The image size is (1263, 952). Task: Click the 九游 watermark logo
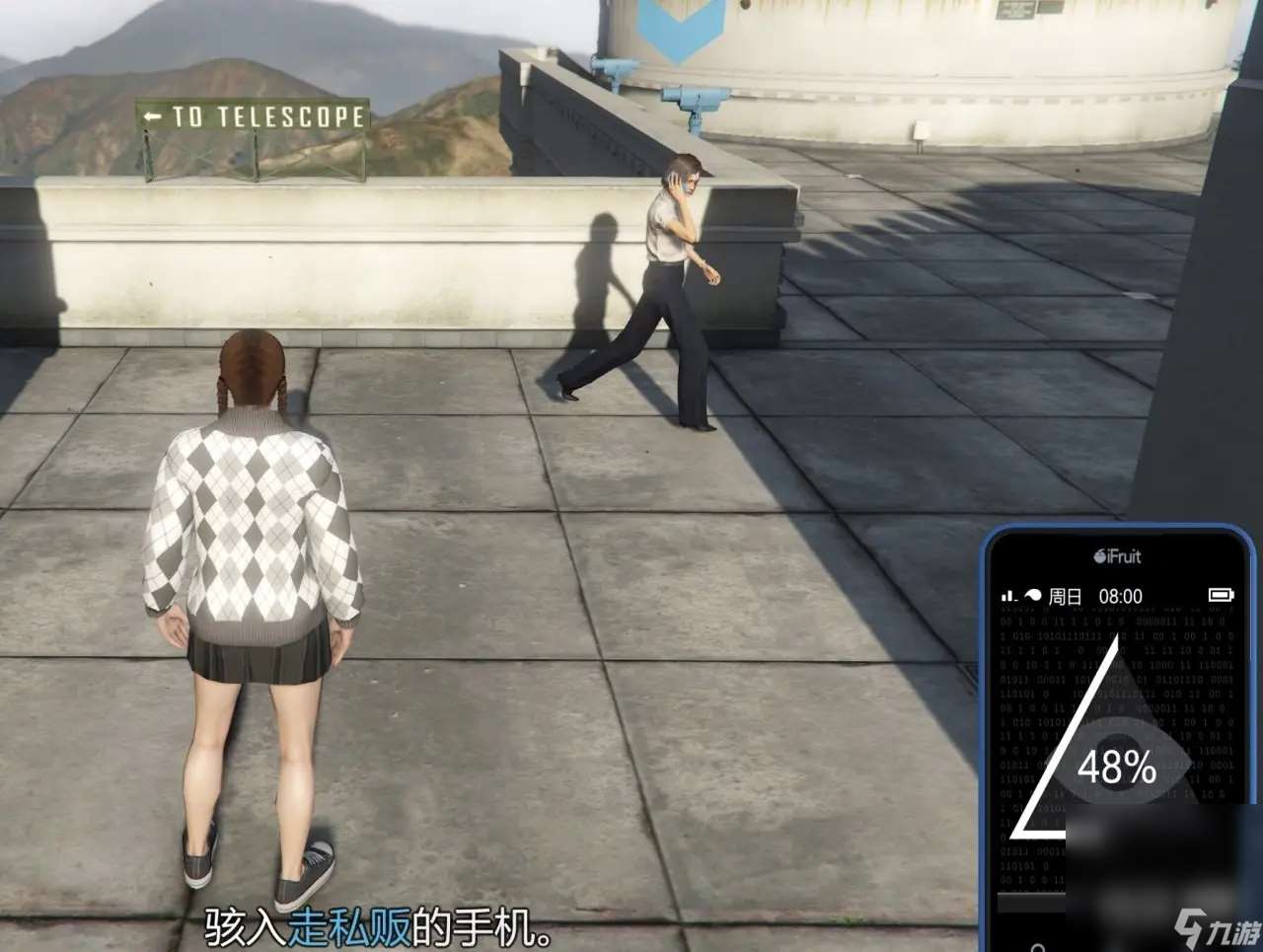tap(1214, 925)
